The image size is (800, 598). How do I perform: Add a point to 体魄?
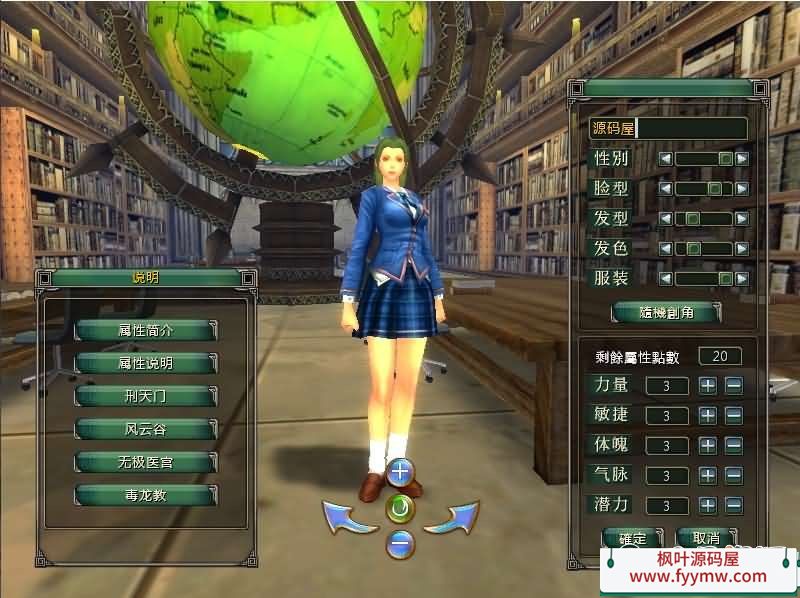708,445
